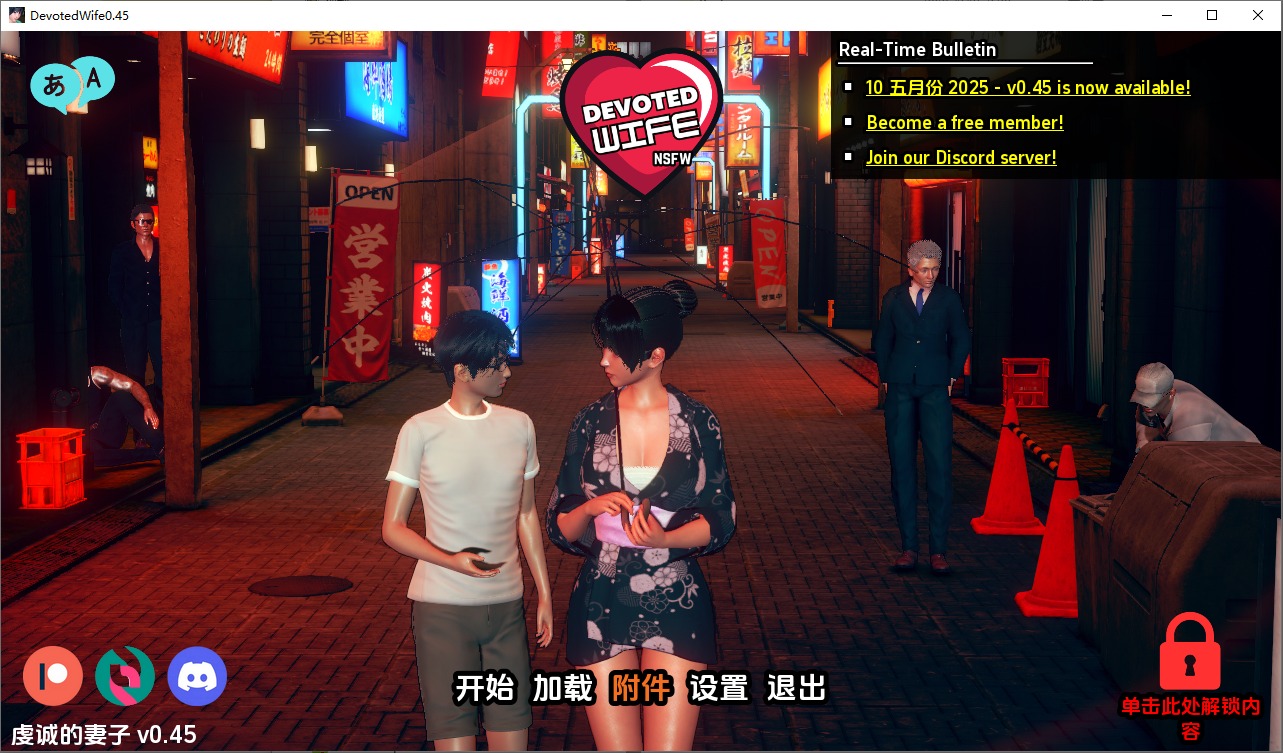Image resolution: width=1283 pixels, height=753 pixels.
Task: Click the 虔诚的妻子 v0.45 version label
Action: tap(101, 733)
